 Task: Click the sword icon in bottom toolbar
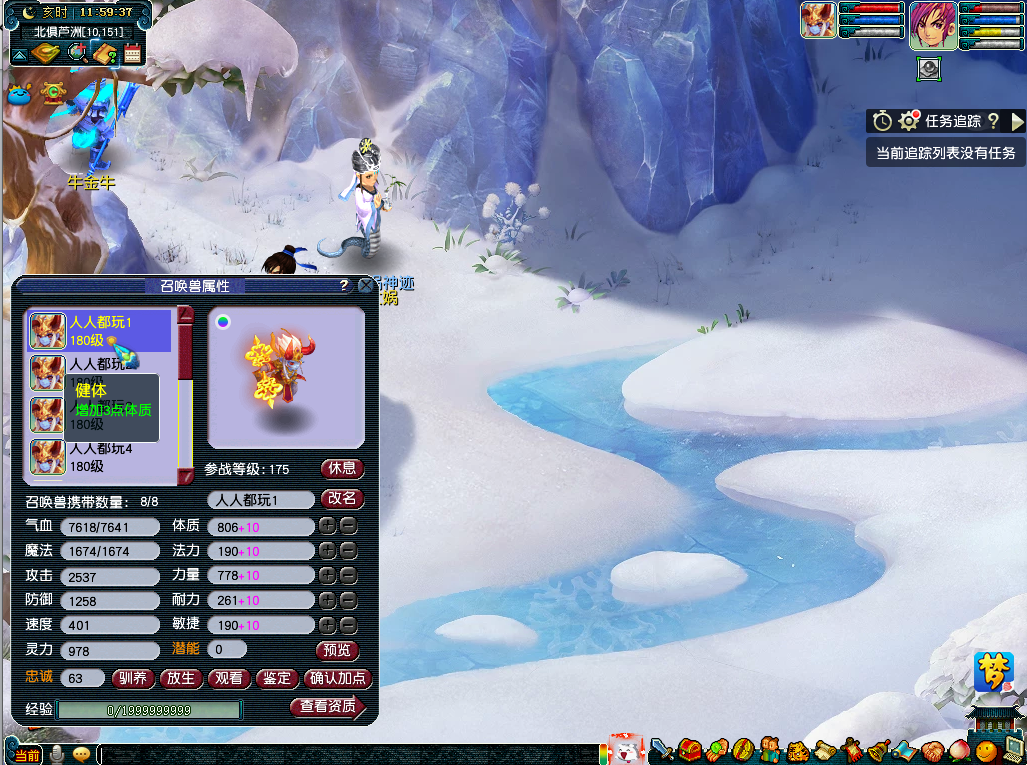pyautogui.click(x=661, y=748)
